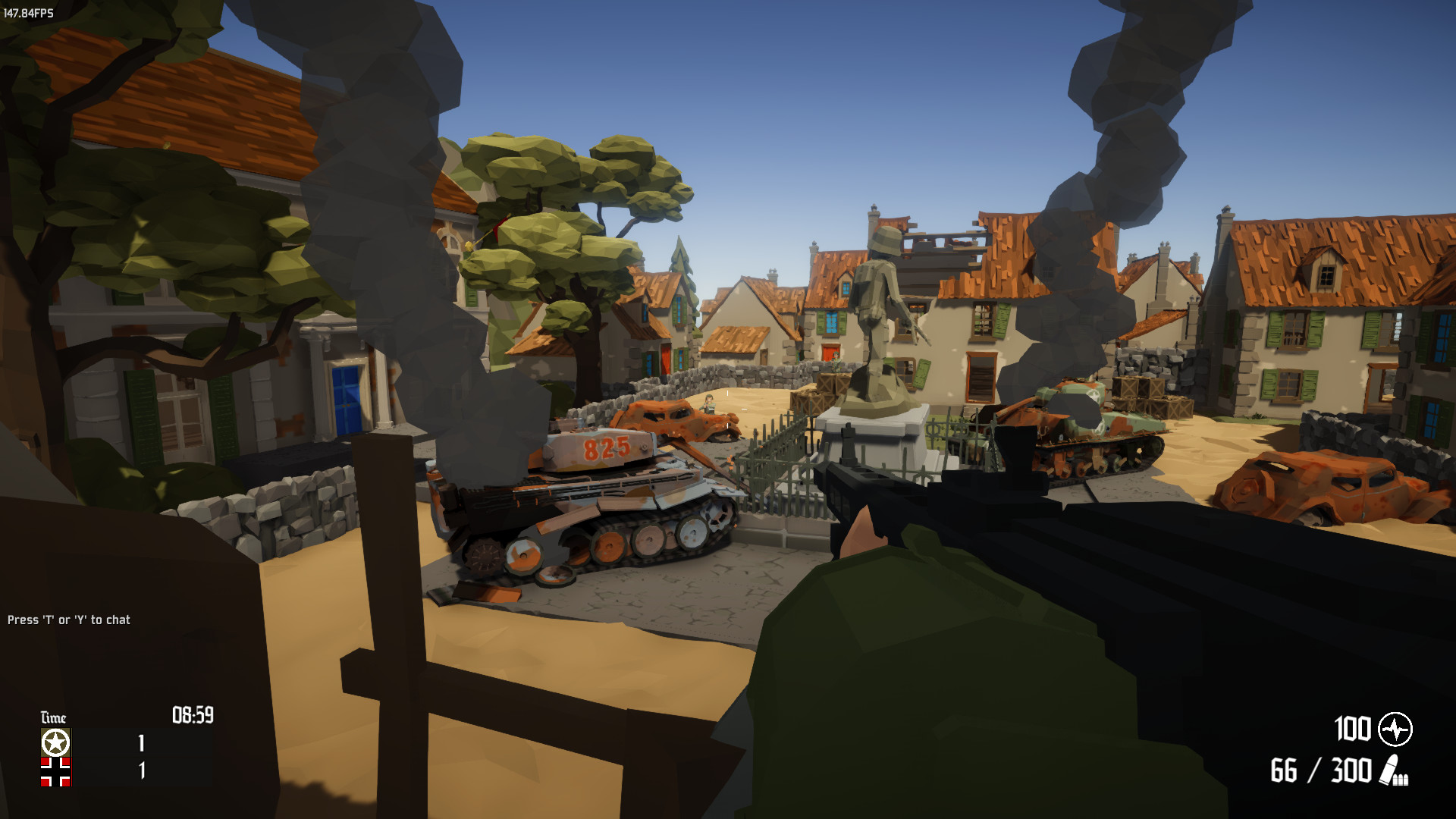Viewport: 1456px width, 819px height.
Task: Click the crosshair at screen center
Action: pos(728,409)
